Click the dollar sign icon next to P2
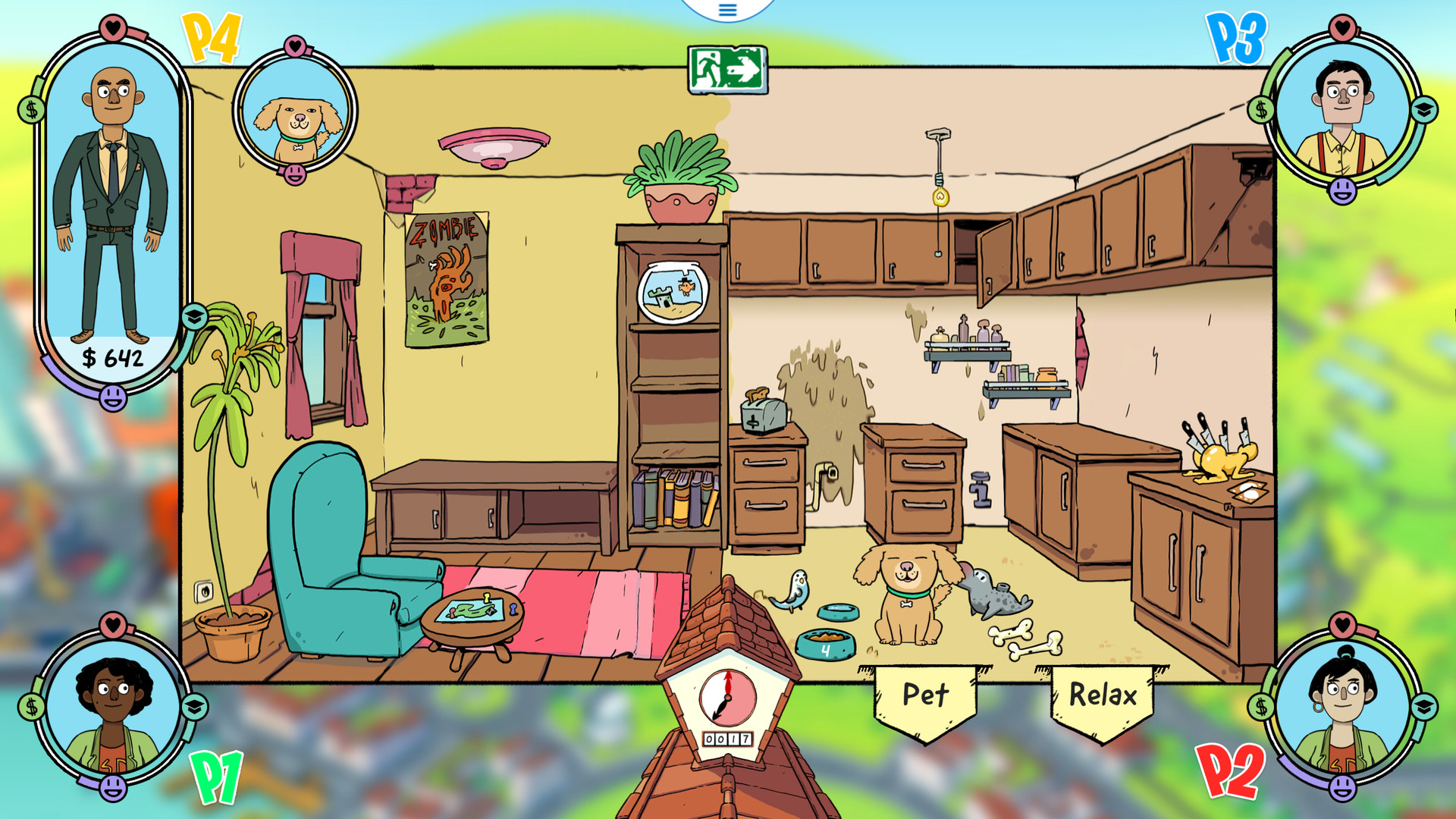Viewport: 1456px width, 819px height. [x=1260, y=707]
